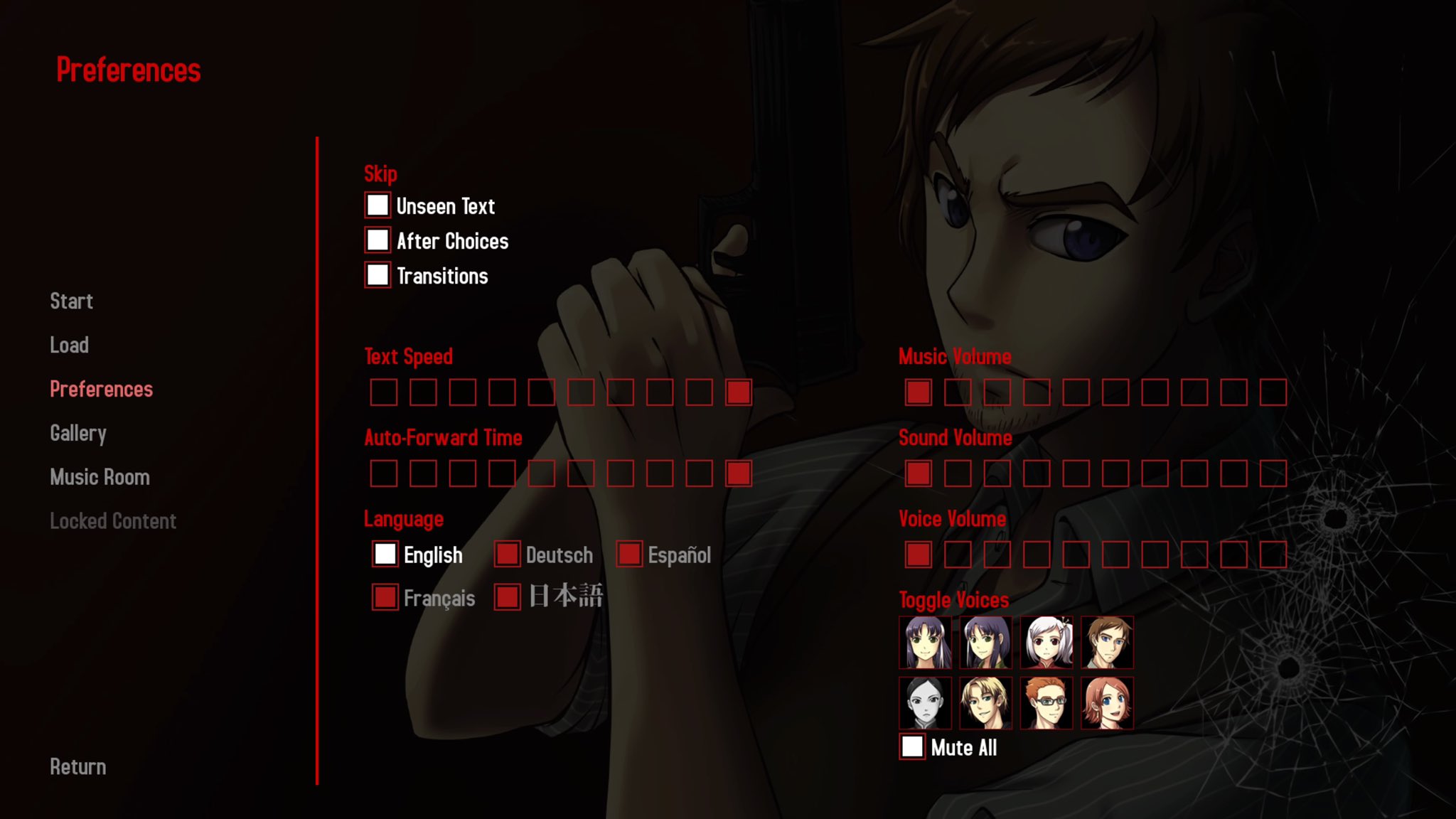Open the Start menu entry
The image size is (1456, 819).
[70, 301]
